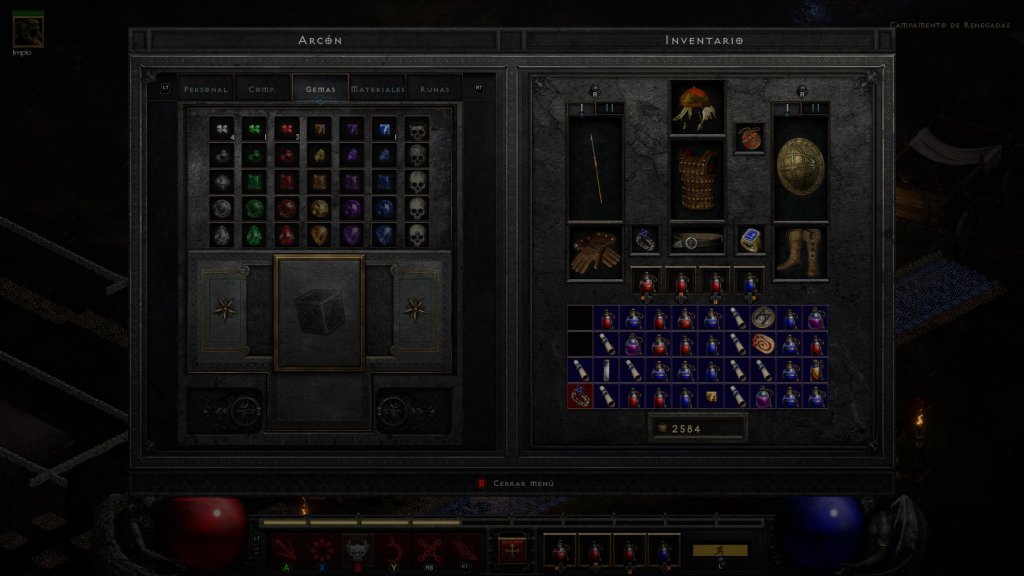Screen dimensions: 1024x576
Task: Choose the equipped leather gloves
Action: (x=595, y=252)
